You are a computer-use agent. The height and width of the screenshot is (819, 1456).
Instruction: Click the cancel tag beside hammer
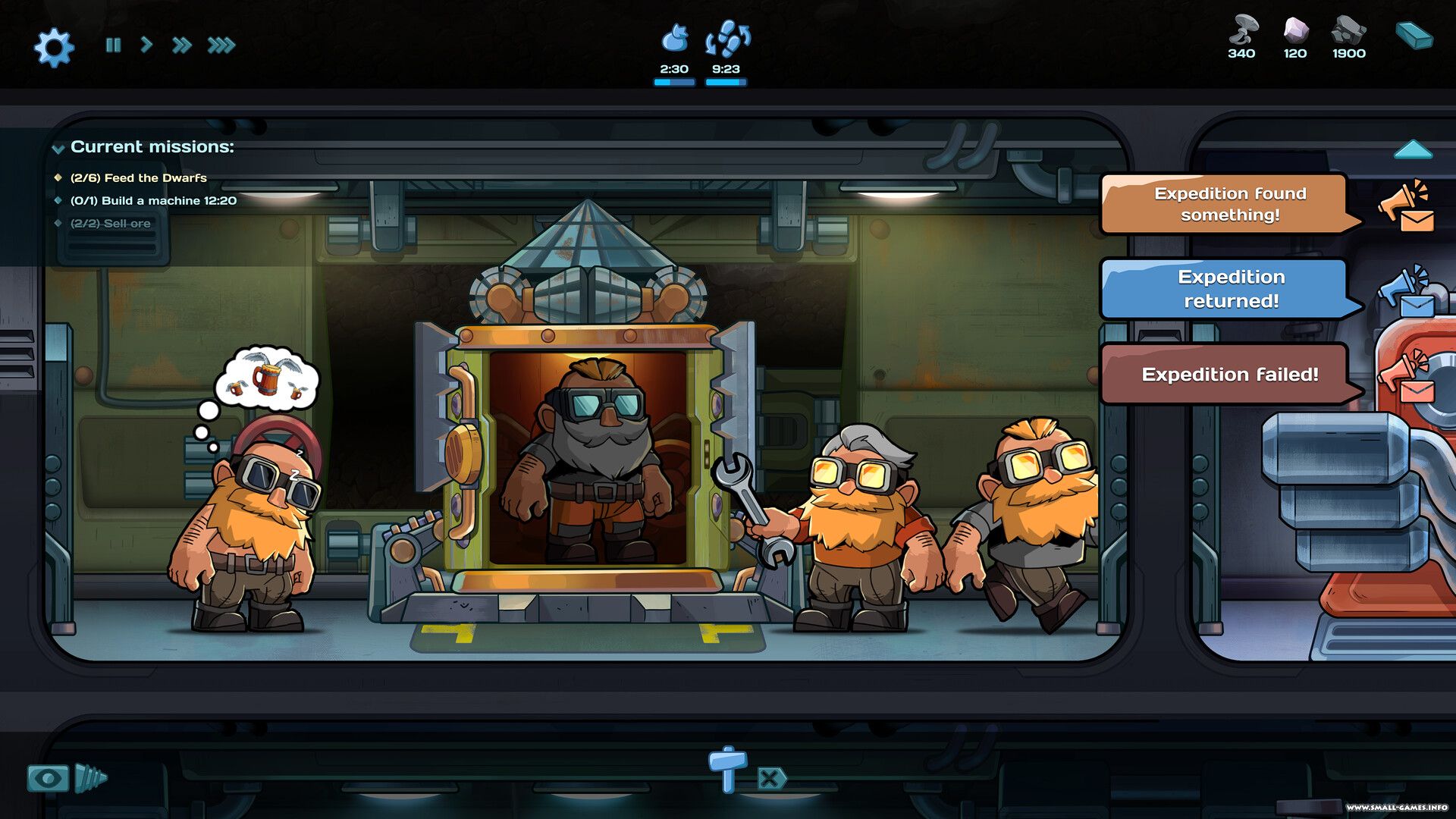(770, 779)
